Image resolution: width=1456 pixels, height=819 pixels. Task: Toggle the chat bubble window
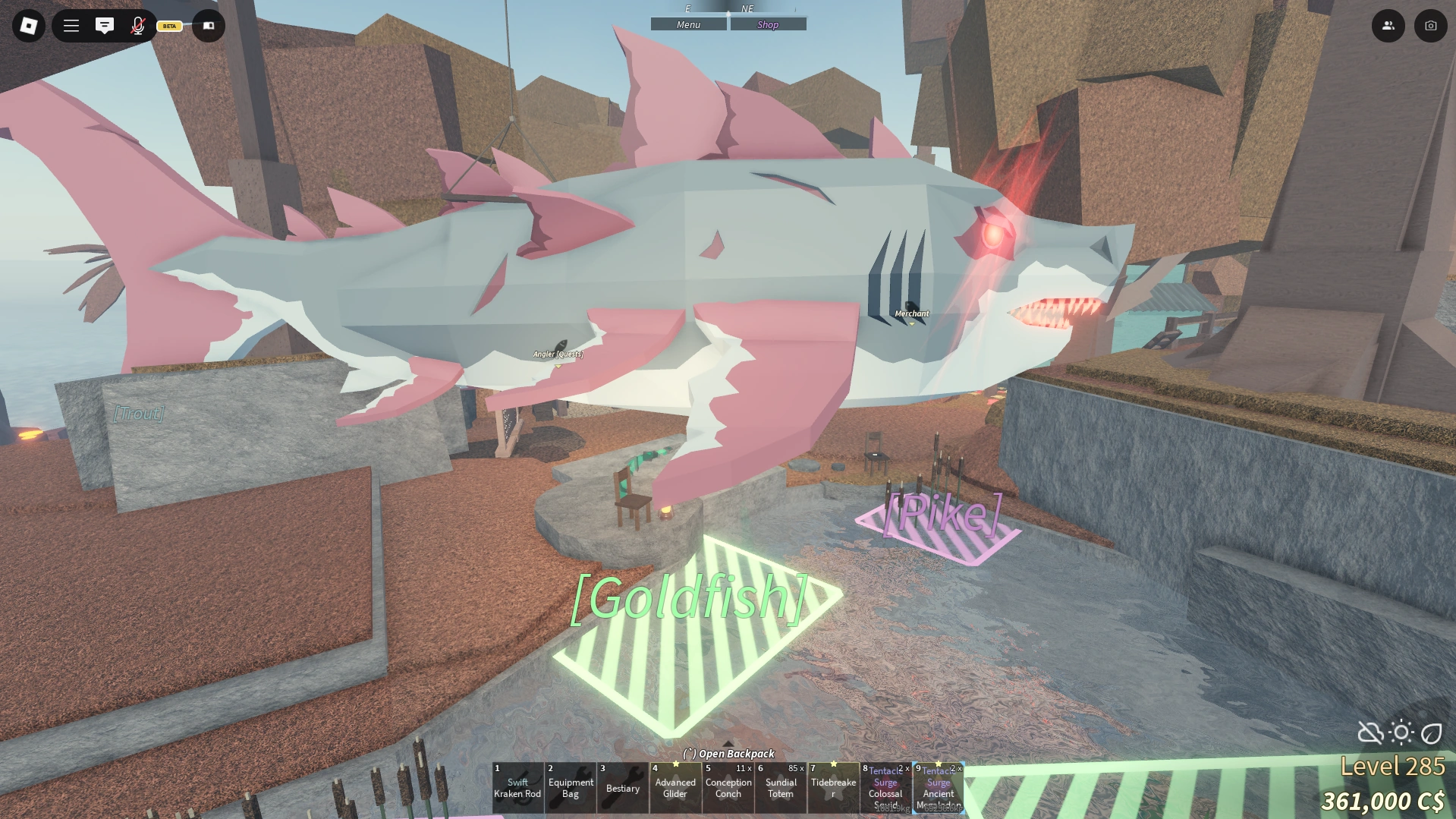(105, 25)
